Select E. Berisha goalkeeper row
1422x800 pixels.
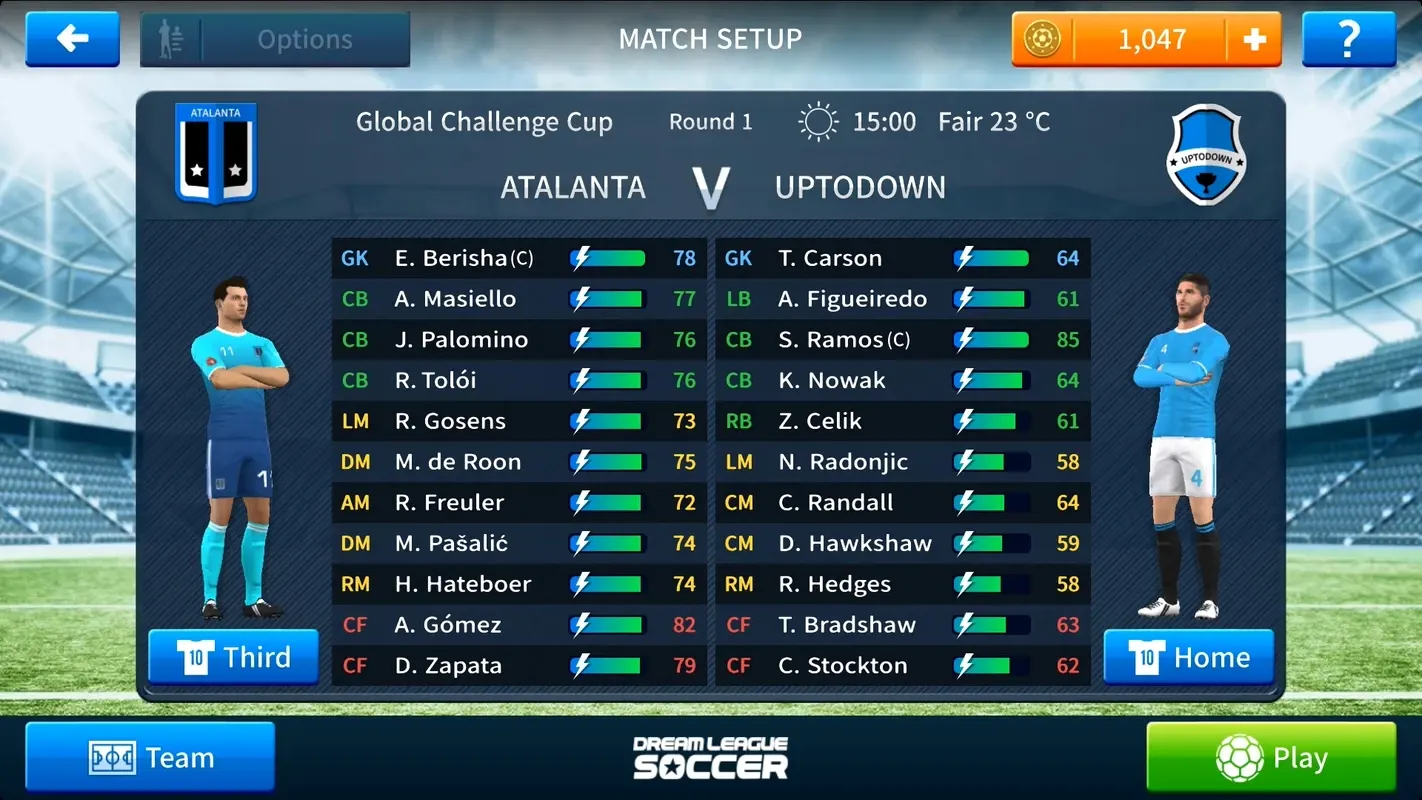point(519,258)
